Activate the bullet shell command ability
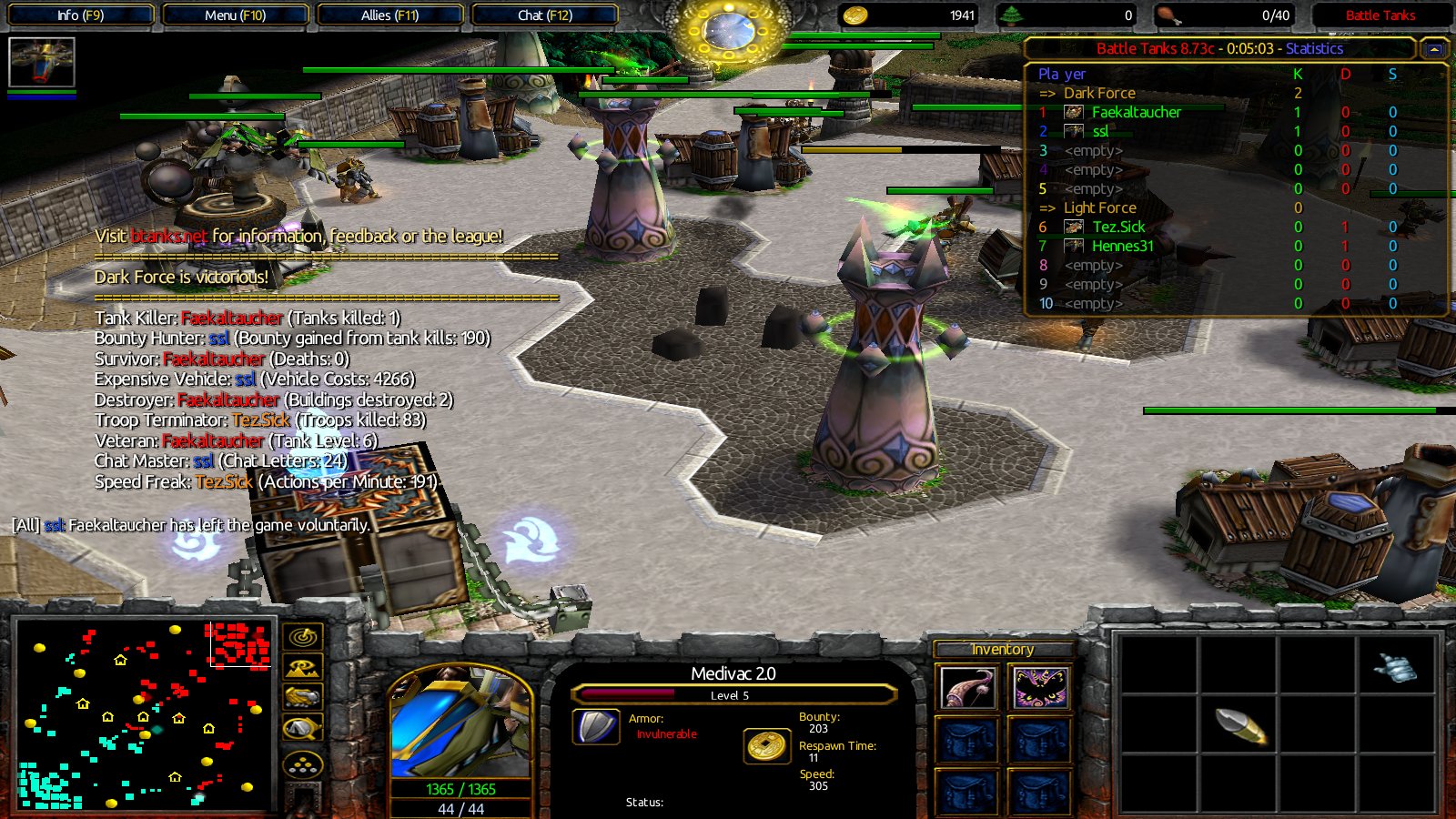 tap(1240, 725)
